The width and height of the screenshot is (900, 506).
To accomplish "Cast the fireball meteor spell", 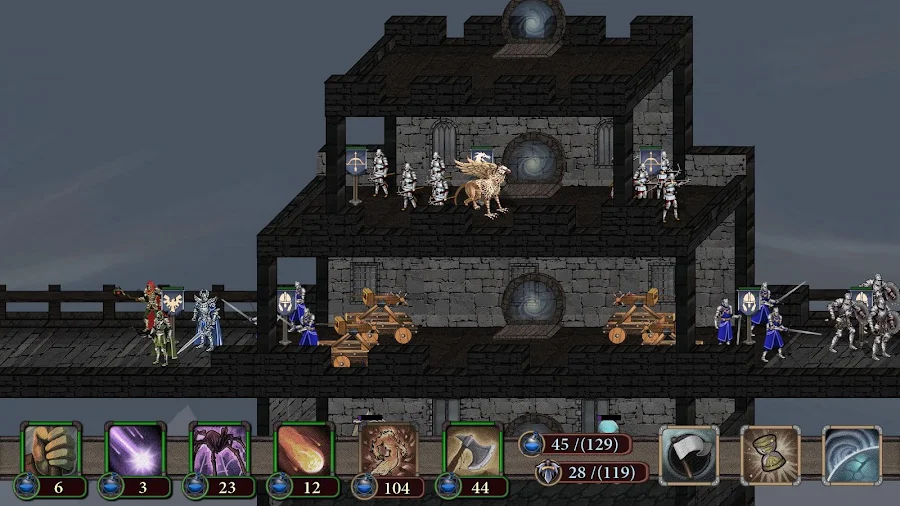I will coord(304,451).
